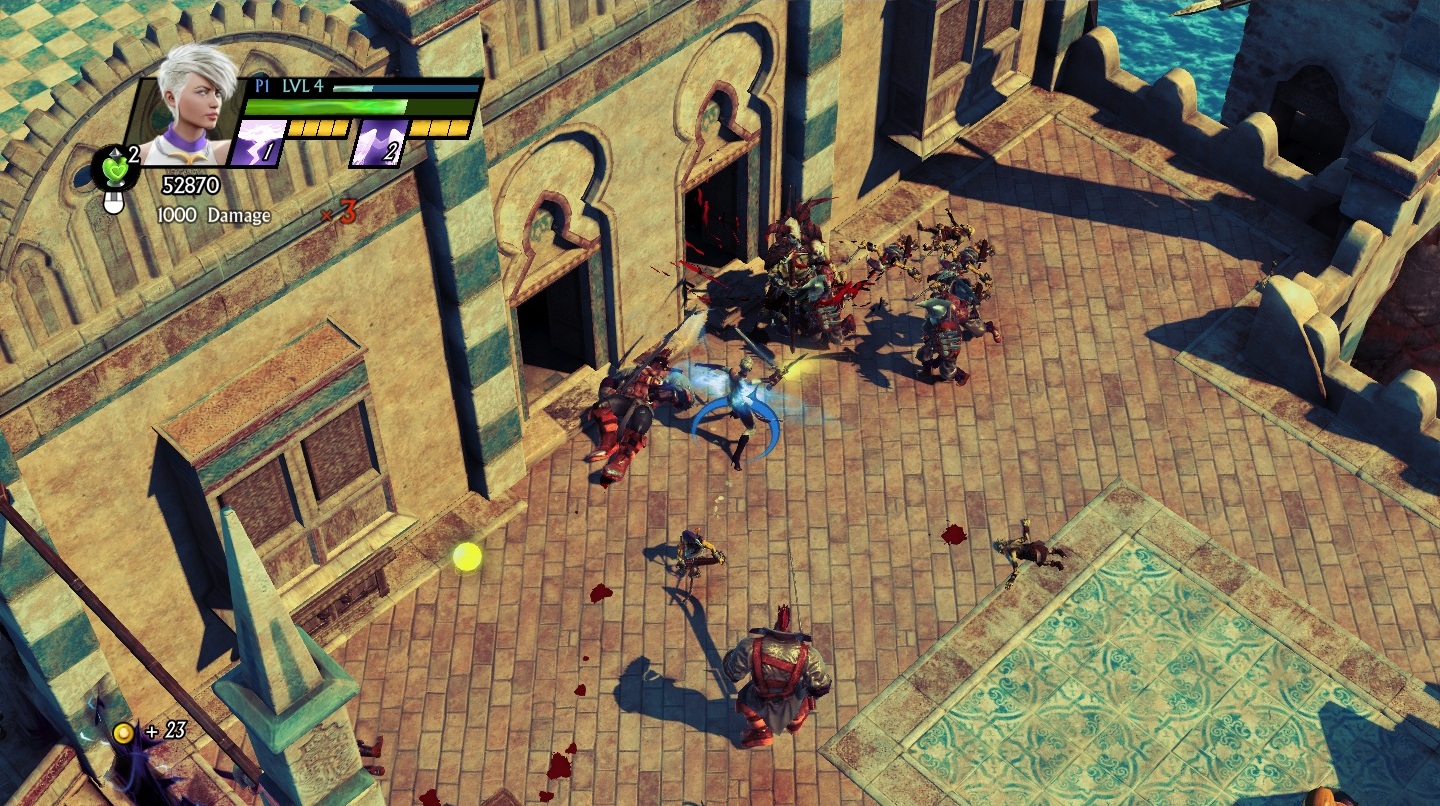
Task: Click the gold coin icon
Action: click(123, 733)
